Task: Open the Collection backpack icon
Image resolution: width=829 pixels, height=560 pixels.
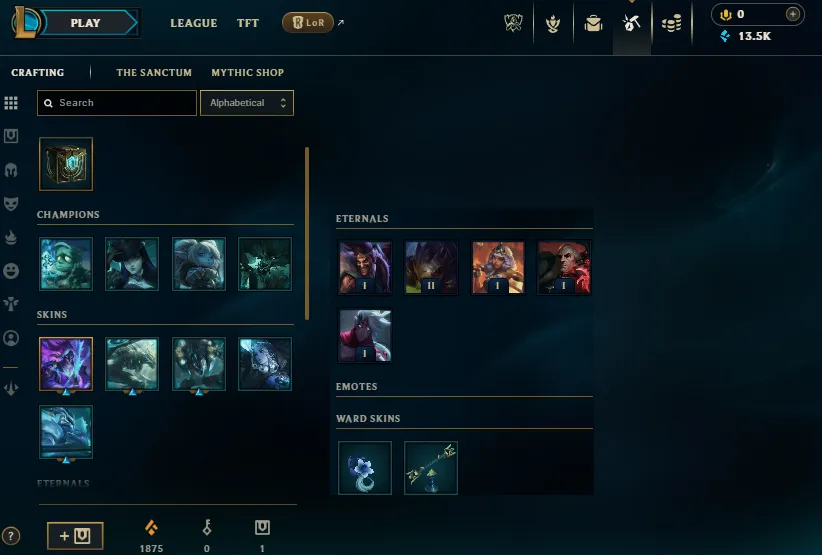Action: [593, 23]
